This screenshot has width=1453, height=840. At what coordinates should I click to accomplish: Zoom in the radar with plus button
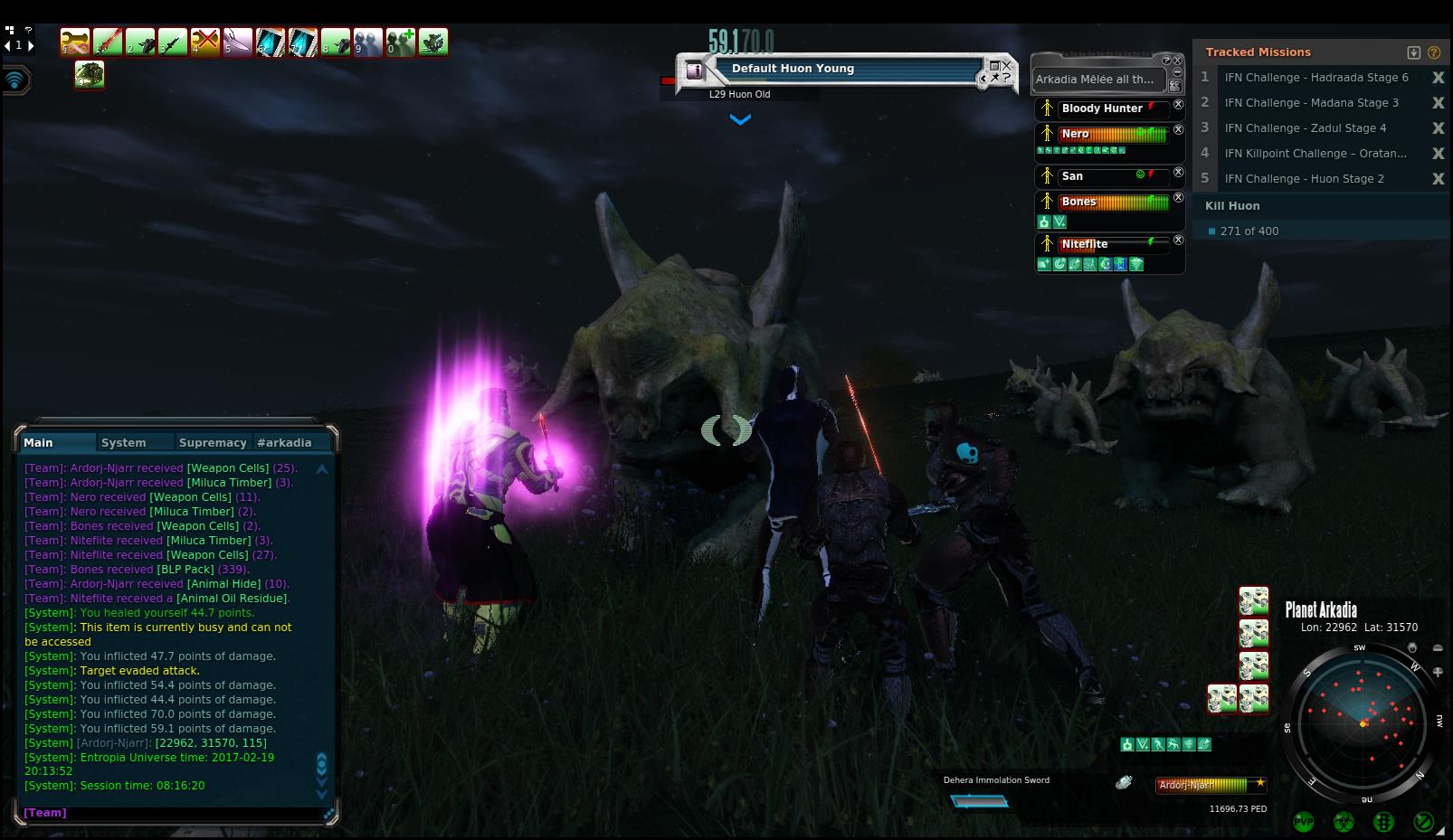(1438, 672)
